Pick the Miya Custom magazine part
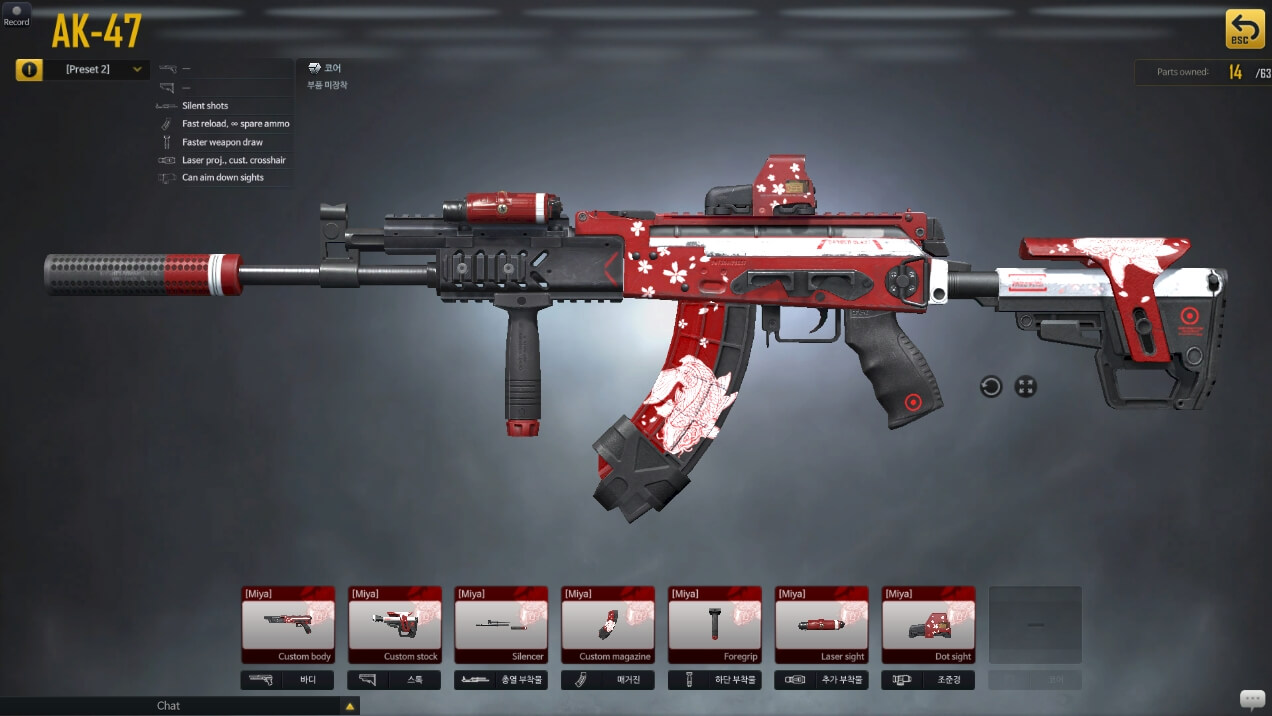Viewport: 1272px width, 716px height. click(x=608, y=624)
